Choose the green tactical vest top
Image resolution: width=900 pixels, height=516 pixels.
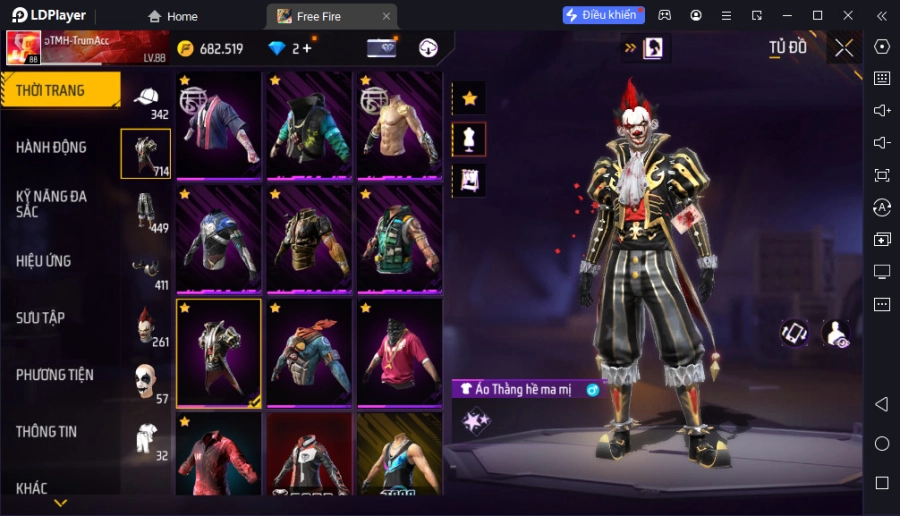tap(399, 238)
